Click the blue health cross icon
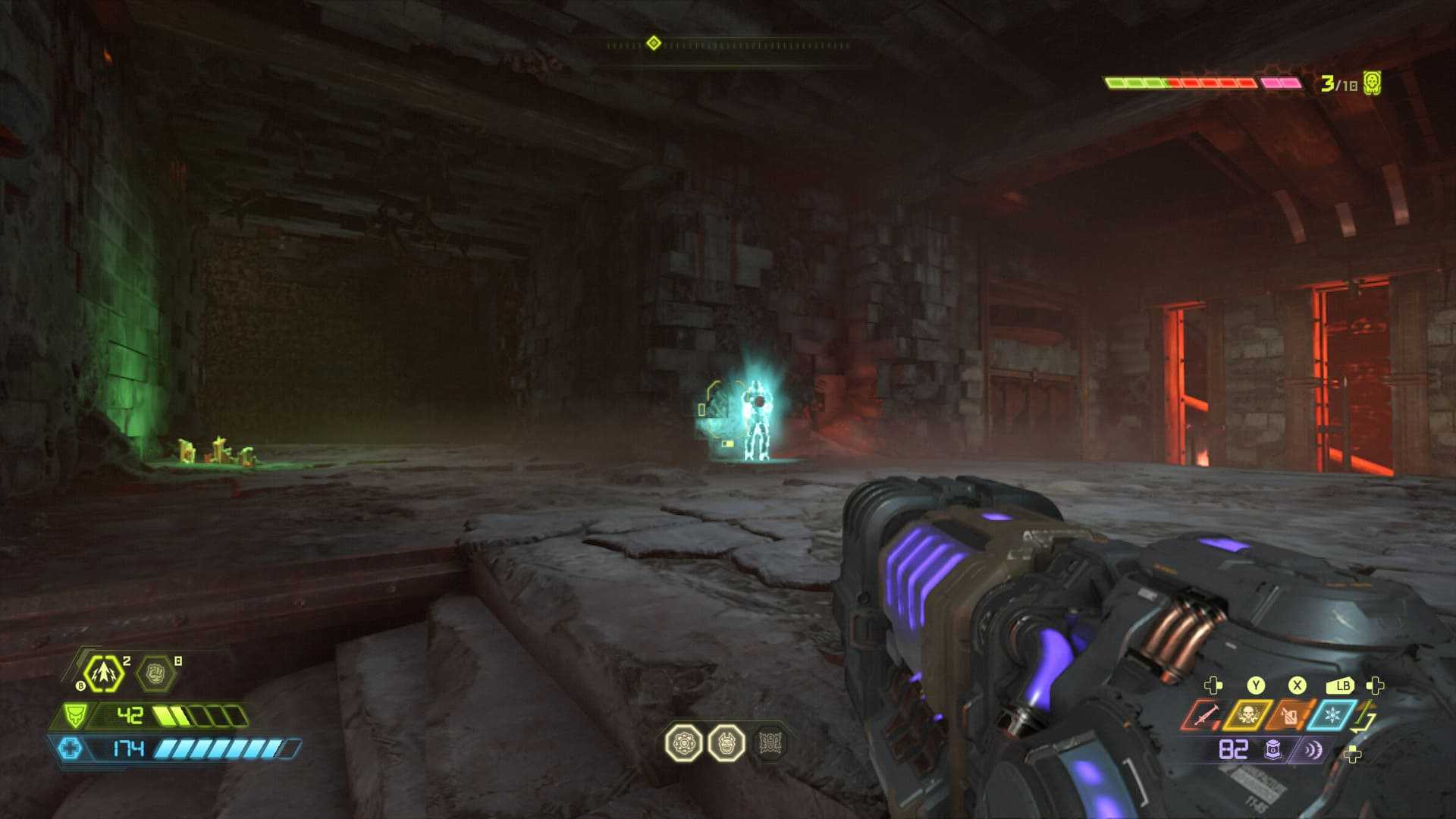 point(70,749)
